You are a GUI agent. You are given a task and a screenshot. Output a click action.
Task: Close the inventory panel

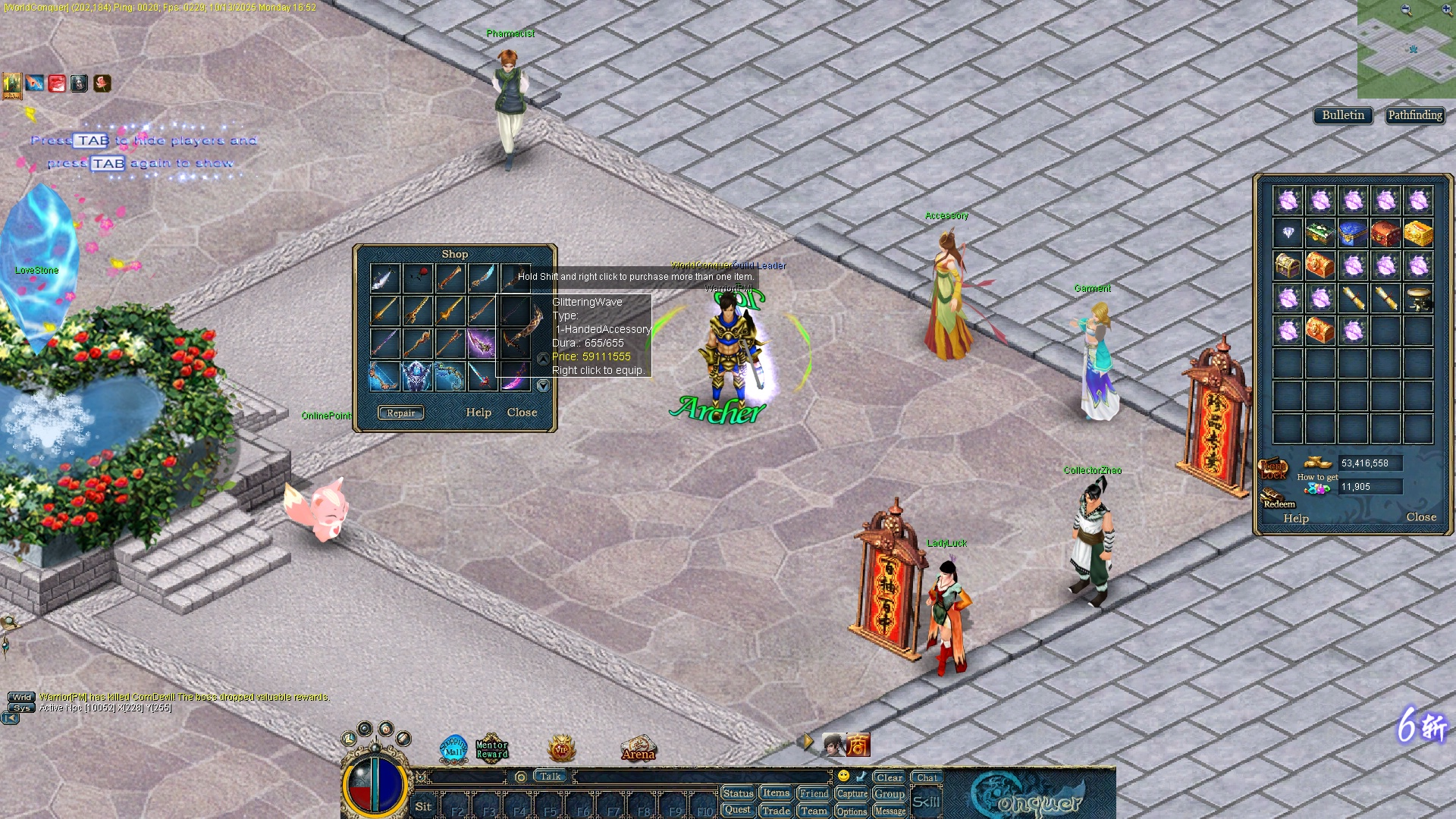point(1421,517)
